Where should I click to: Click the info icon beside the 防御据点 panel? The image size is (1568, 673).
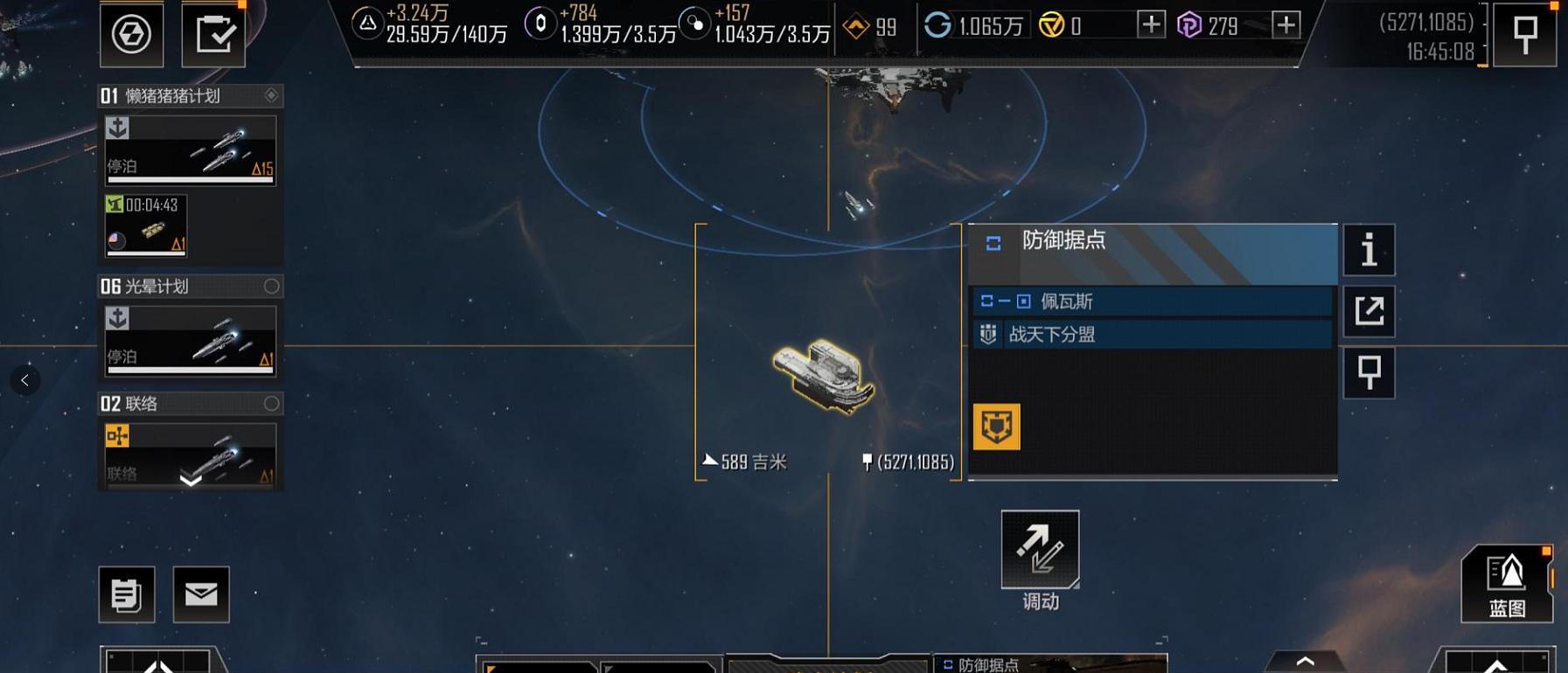pyautogui.click(x=1369, y=251)
